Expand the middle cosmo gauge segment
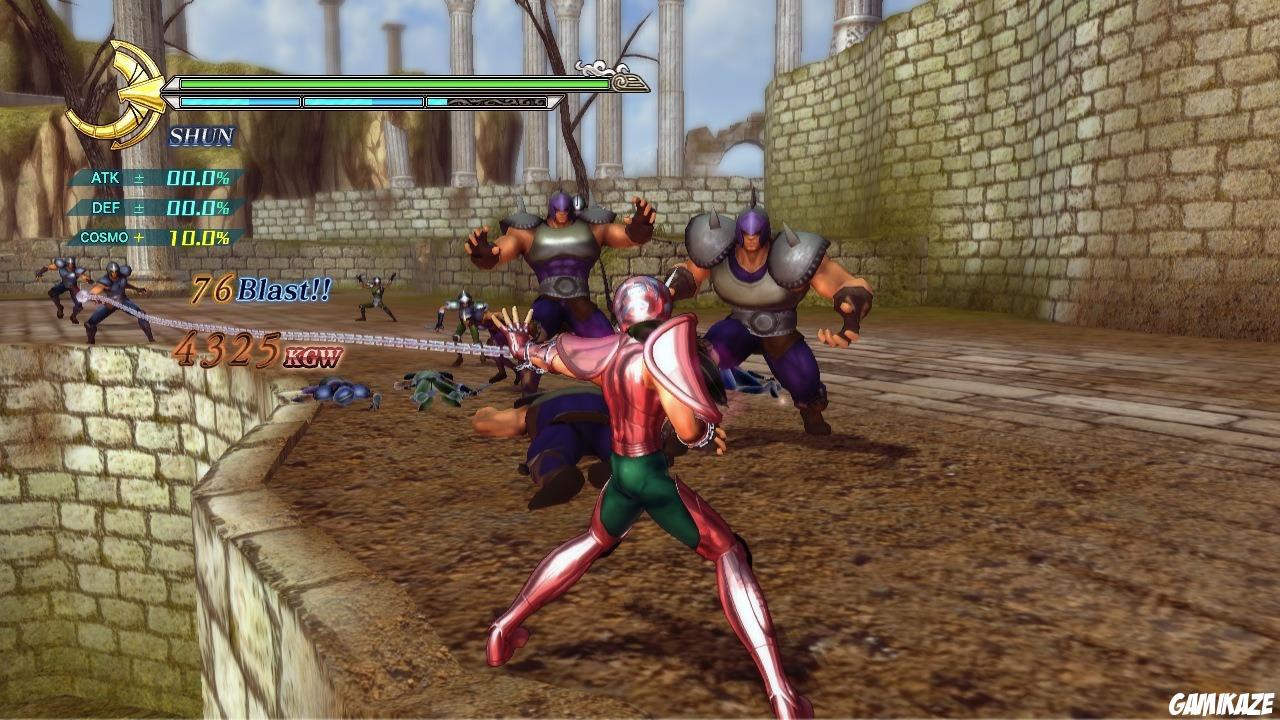The height and width of the screenshot is (720, 1280). point(362,101)
